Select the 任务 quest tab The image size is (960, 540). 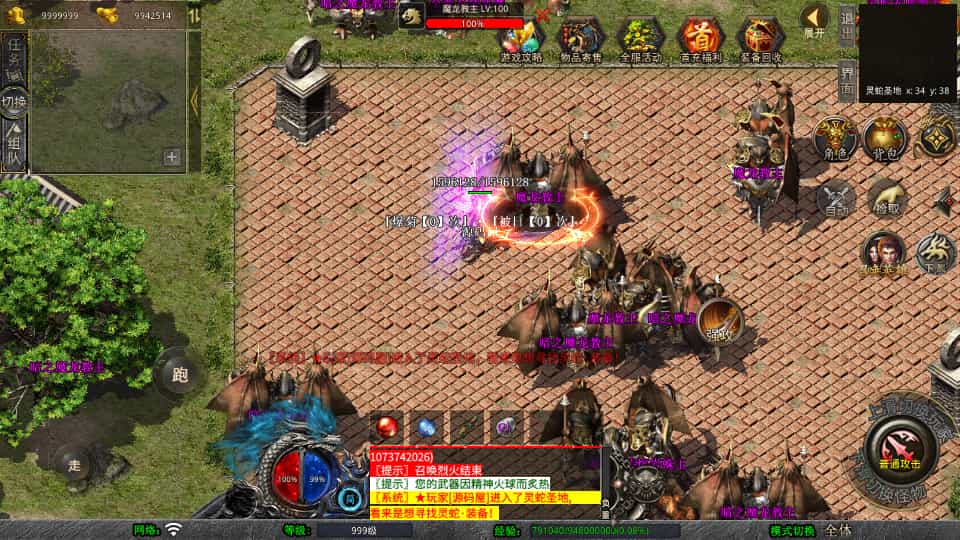[x=14, y=55]
